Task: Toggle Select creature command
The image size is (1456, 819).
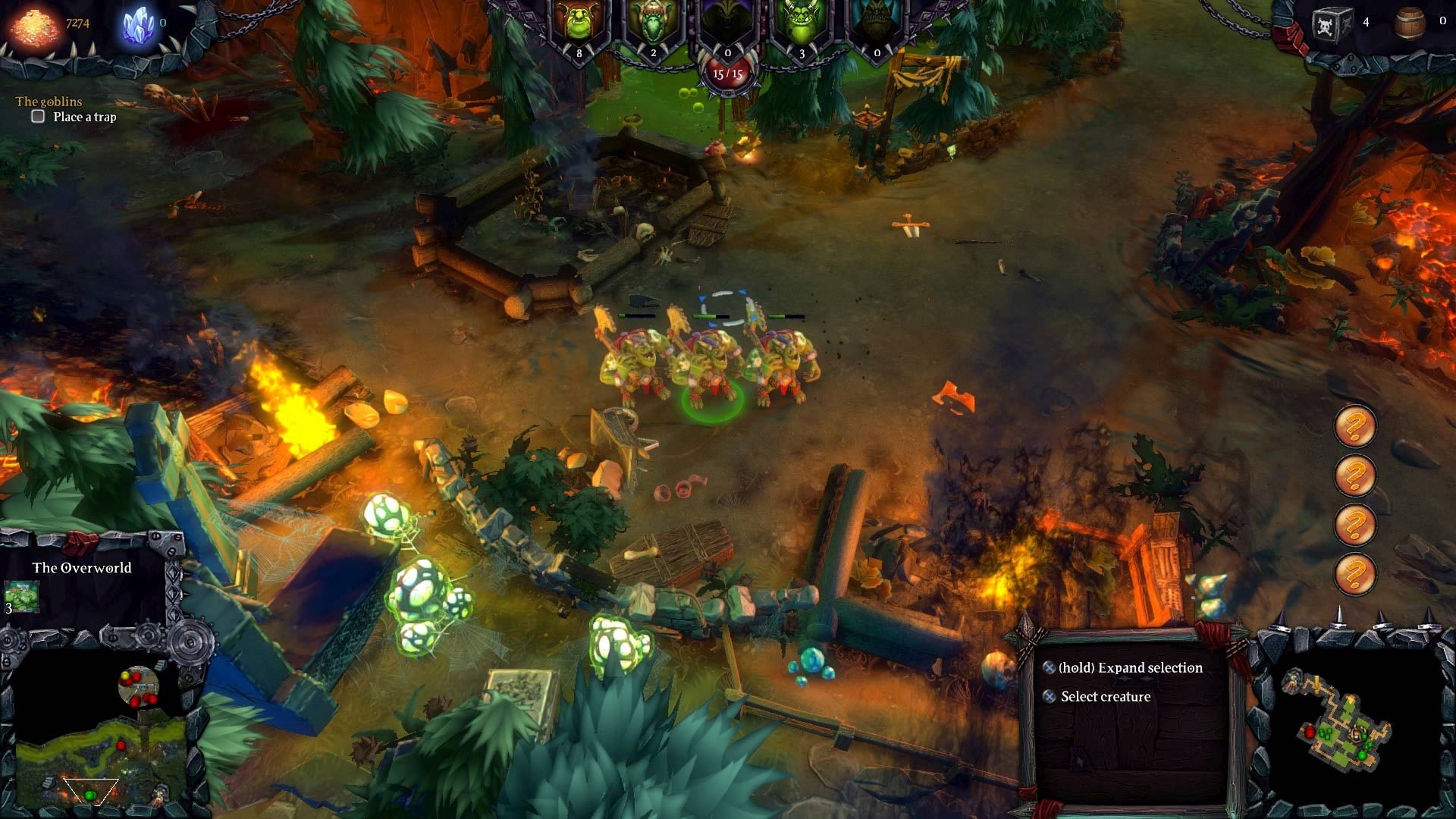Action: pos(1050,696)
